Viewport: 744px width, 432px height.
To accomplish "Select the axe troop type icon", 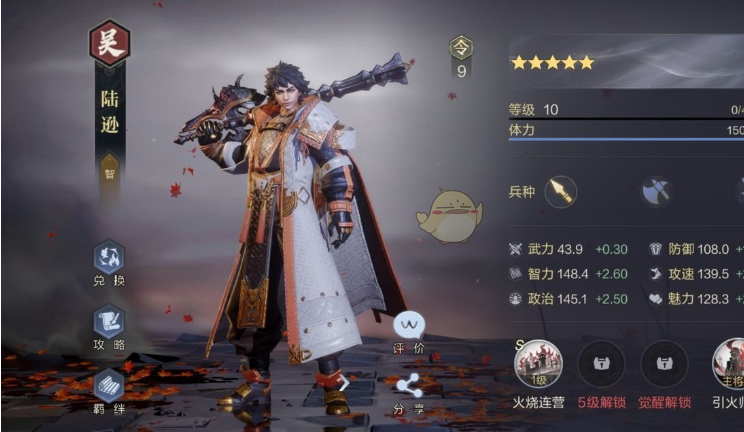I will 656,191.
